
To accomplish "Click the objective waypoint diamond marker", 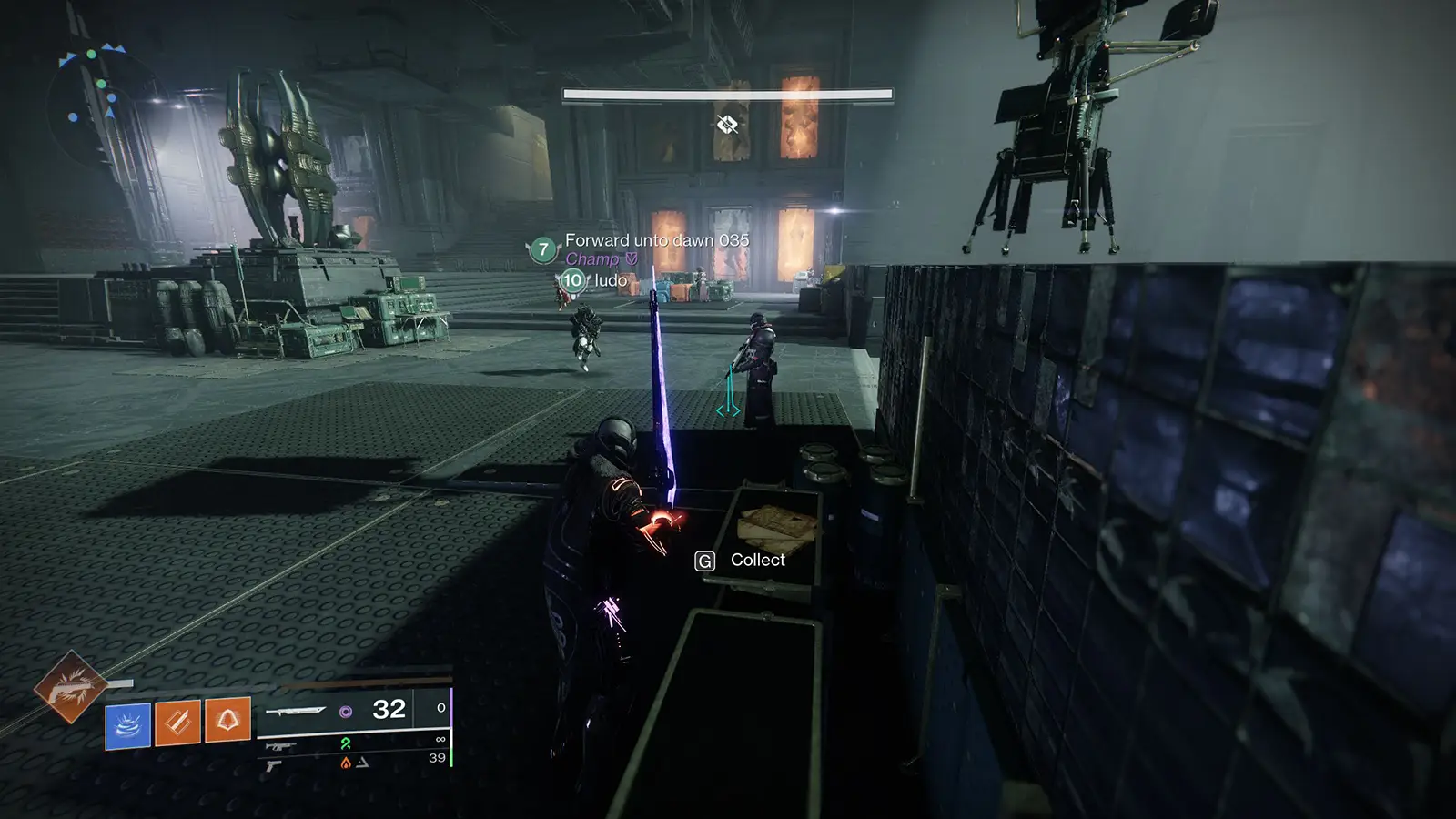I will point(726,124).
